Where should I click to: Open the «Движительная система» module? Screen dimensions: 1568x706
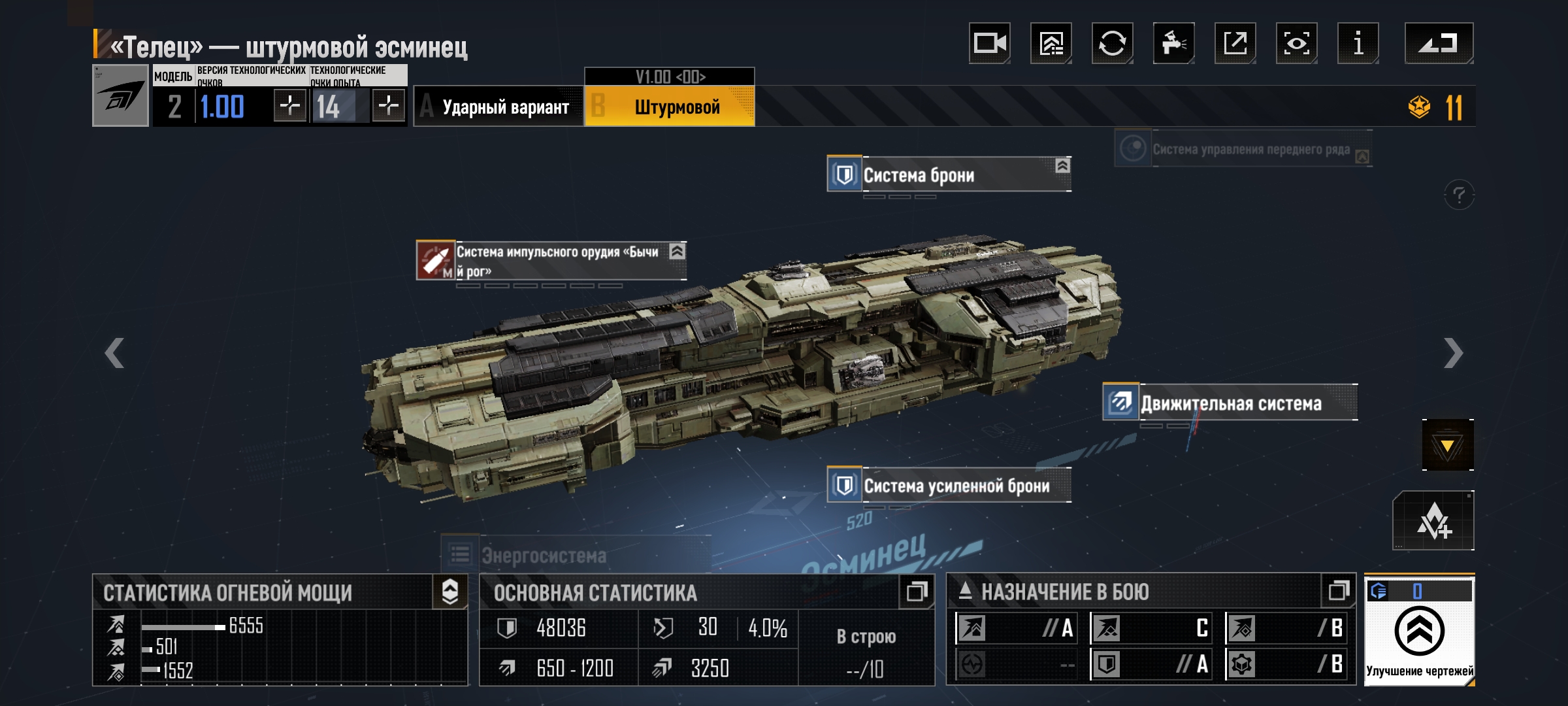pos(1230,403)
